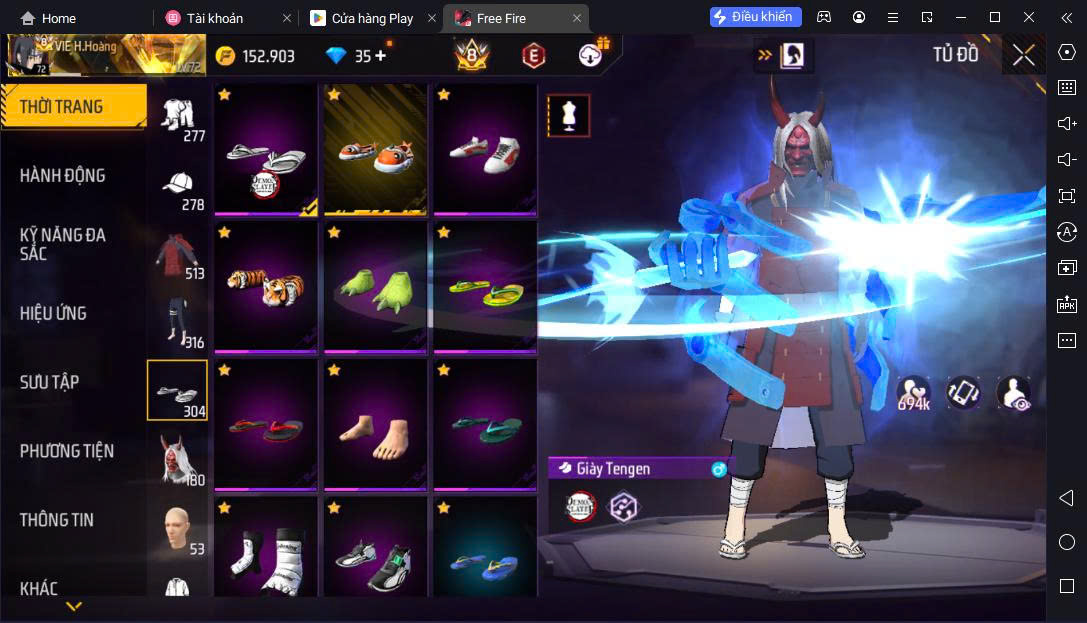Pick the white and red sneakers
The height and width of the screenshot is (623, 1087).
[x=485, y=148]
